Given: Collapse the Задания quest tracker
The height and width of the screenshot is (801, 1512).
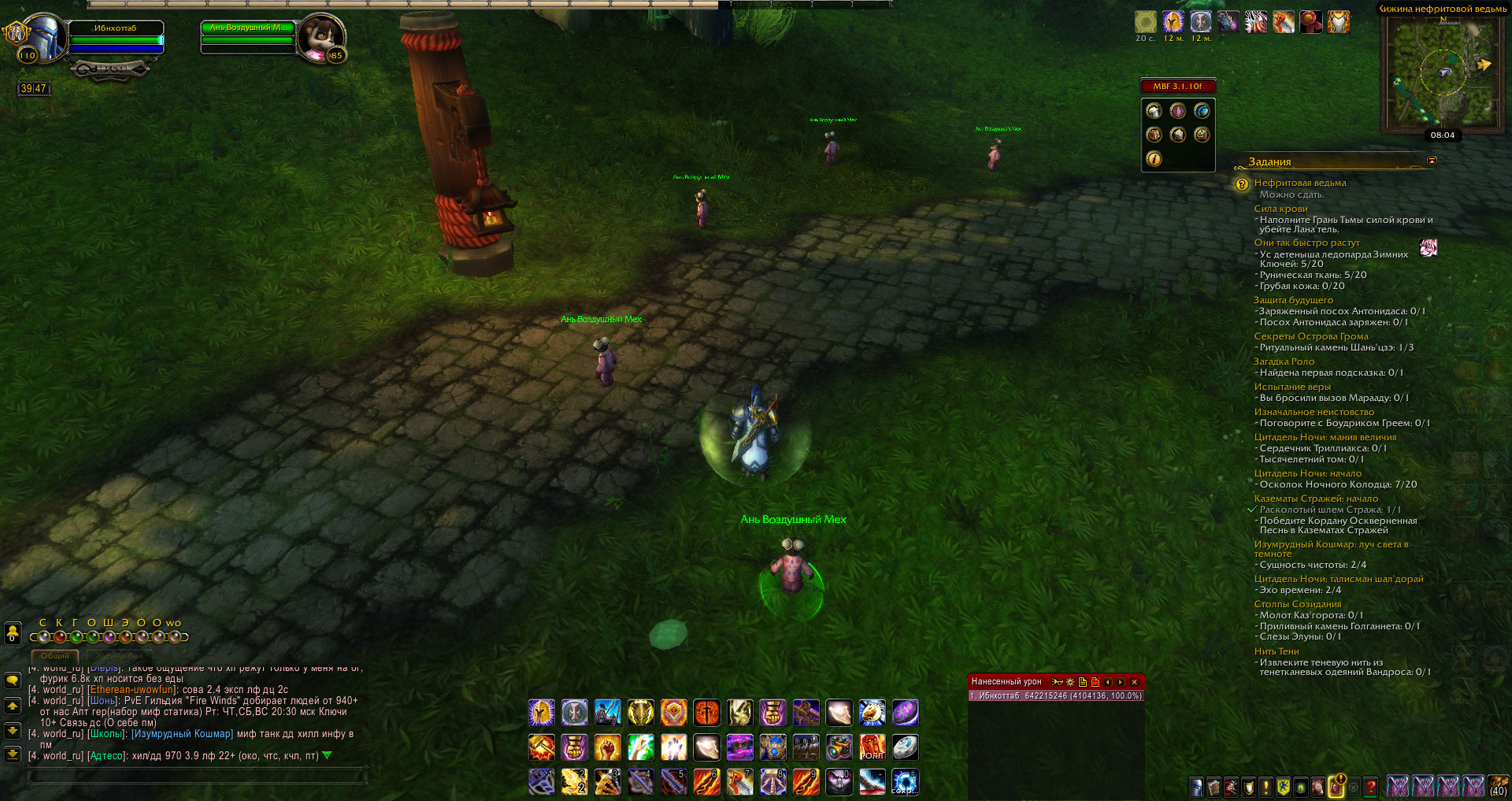Looking at the screenshot, I should tap(1432, 161).
